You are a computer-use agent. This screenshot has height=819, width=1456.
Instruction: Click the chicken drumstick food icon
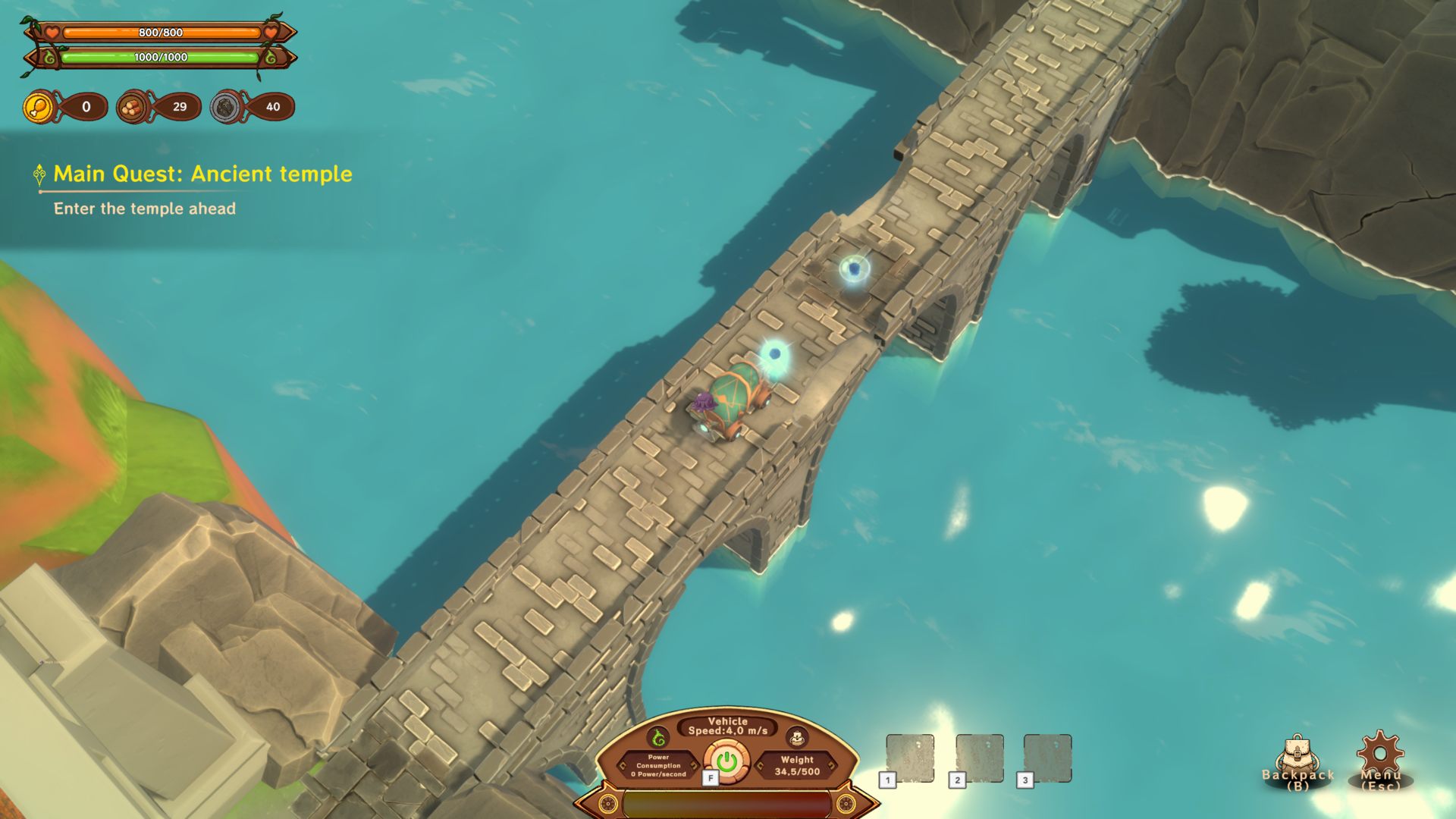[39, 107]
